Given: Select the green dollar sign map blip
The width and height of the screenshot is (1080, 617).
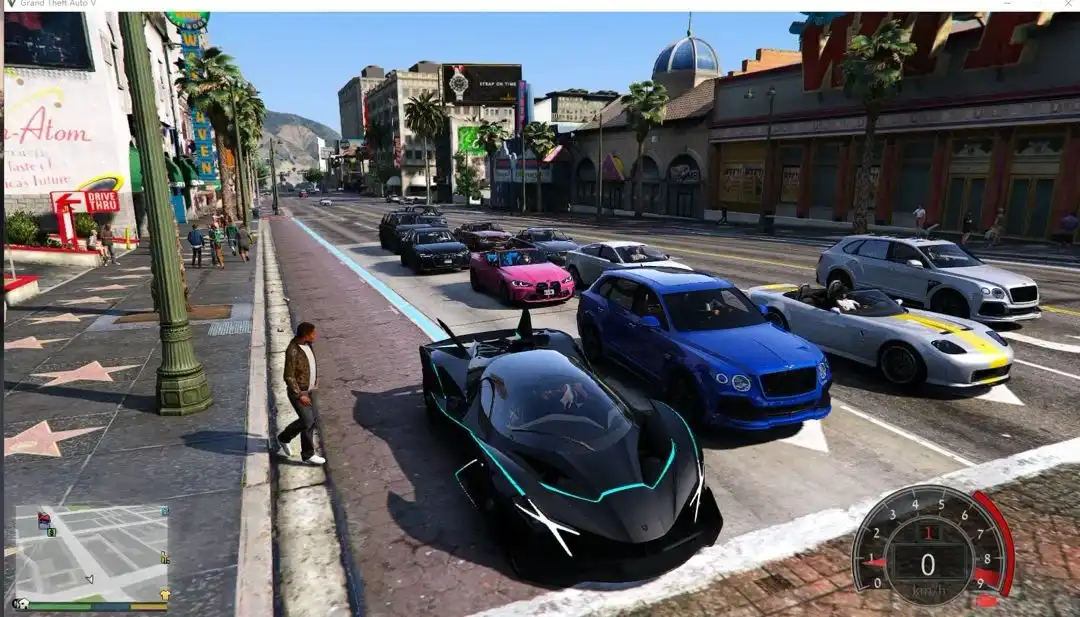Looking at the screenshot, I should point(51,532).
